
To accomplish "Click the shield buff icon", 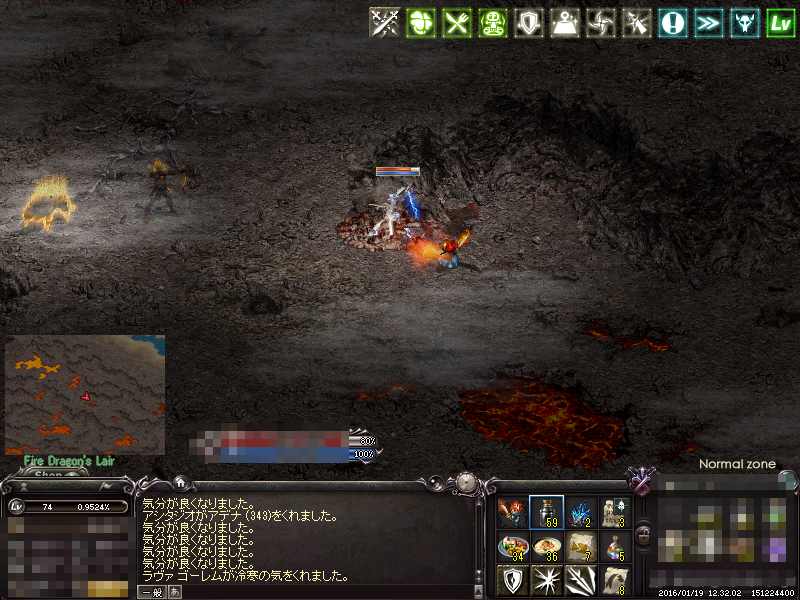I will [x=529, y=23].
